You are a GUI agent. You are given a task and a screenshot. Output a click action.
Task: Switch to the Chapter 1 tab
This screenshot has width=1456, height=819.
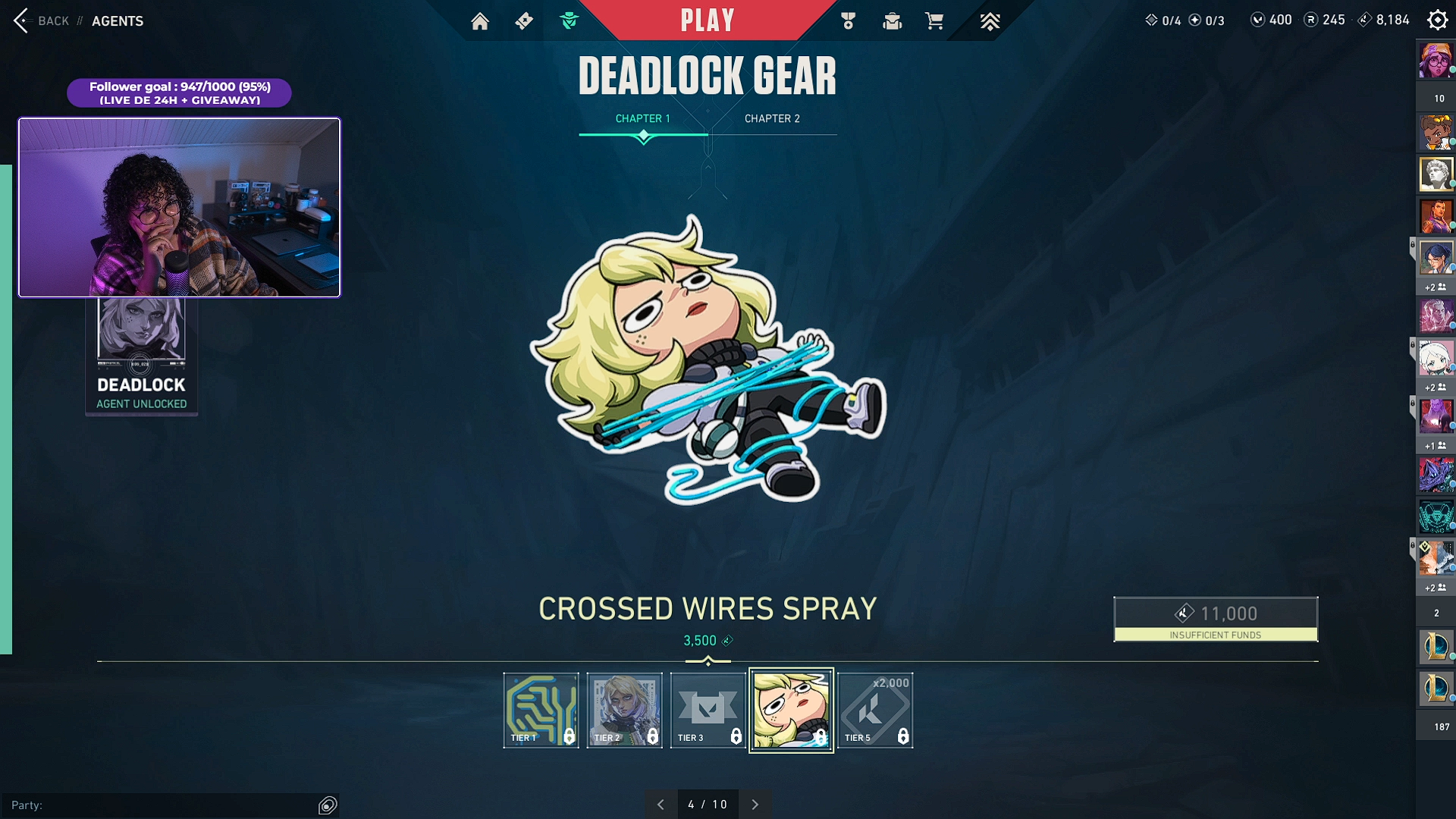tap(642, 119)
